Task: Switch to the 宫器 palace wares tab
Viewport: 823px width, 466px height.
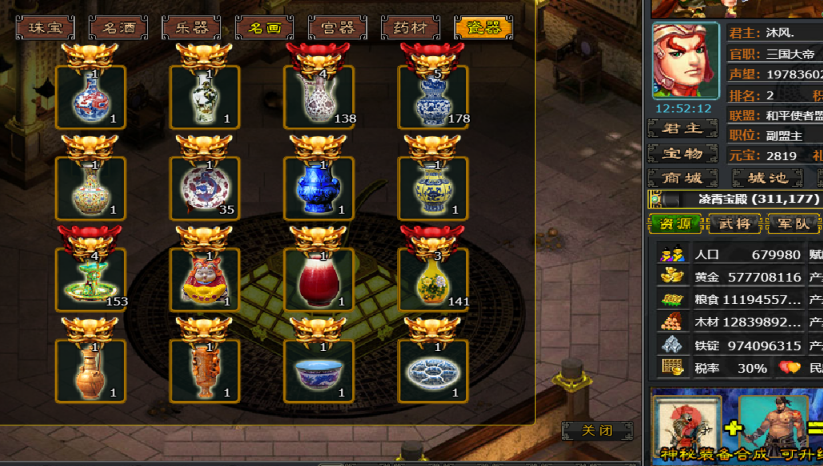Action: click(x=338, y=28)
